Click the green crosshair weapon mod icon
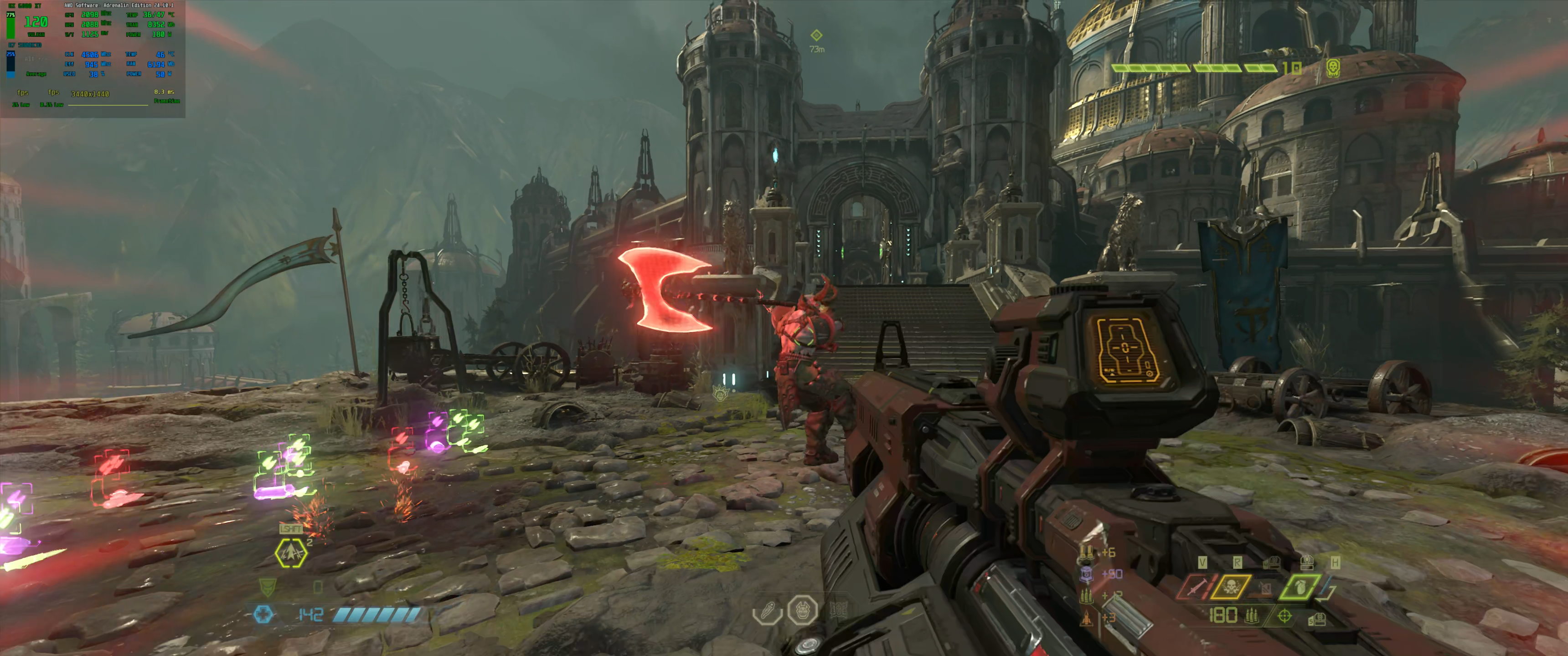 point(1284,616)
